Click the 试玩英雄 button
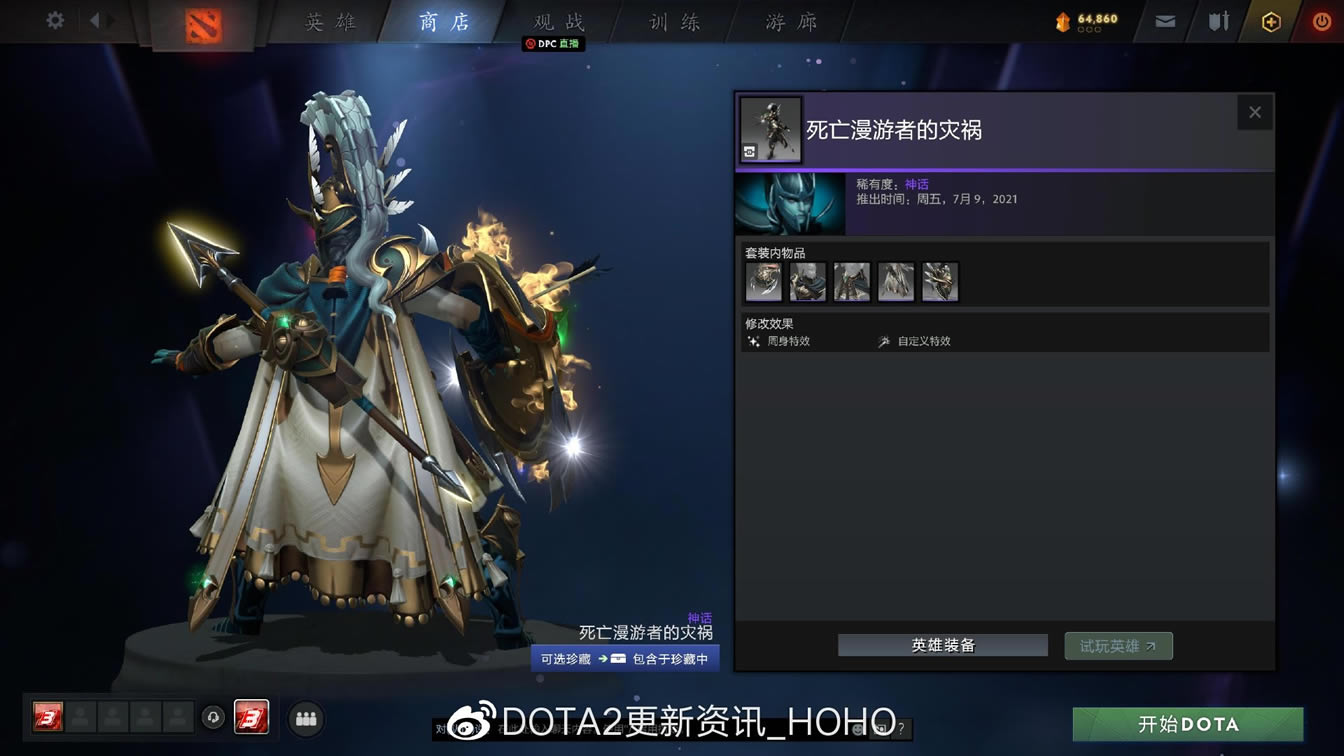This screenshot has height=756, width=1344. point(1118,645)
